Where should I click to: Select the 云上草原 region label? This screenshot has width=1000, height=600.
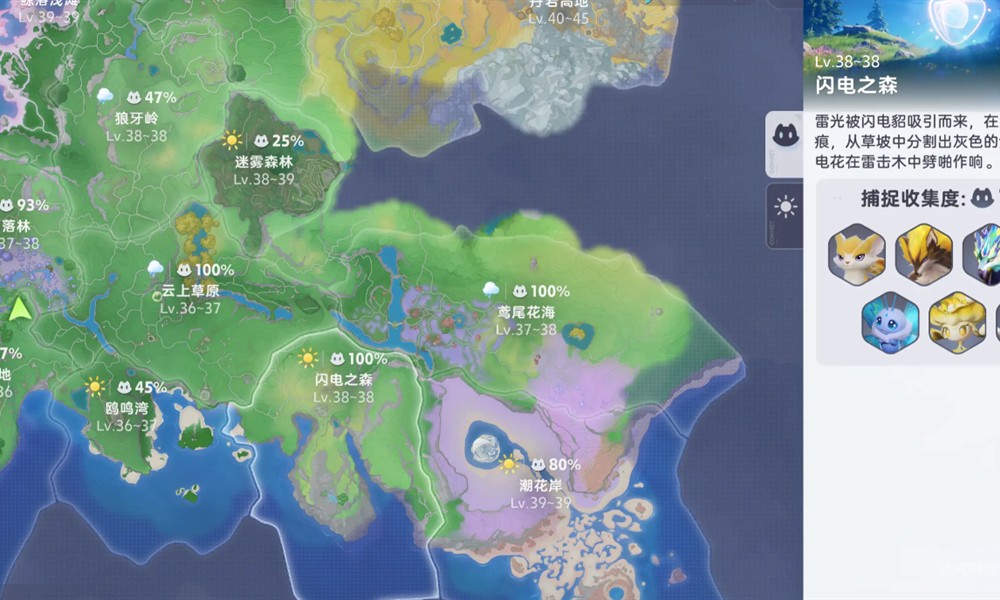coord(190,291)
